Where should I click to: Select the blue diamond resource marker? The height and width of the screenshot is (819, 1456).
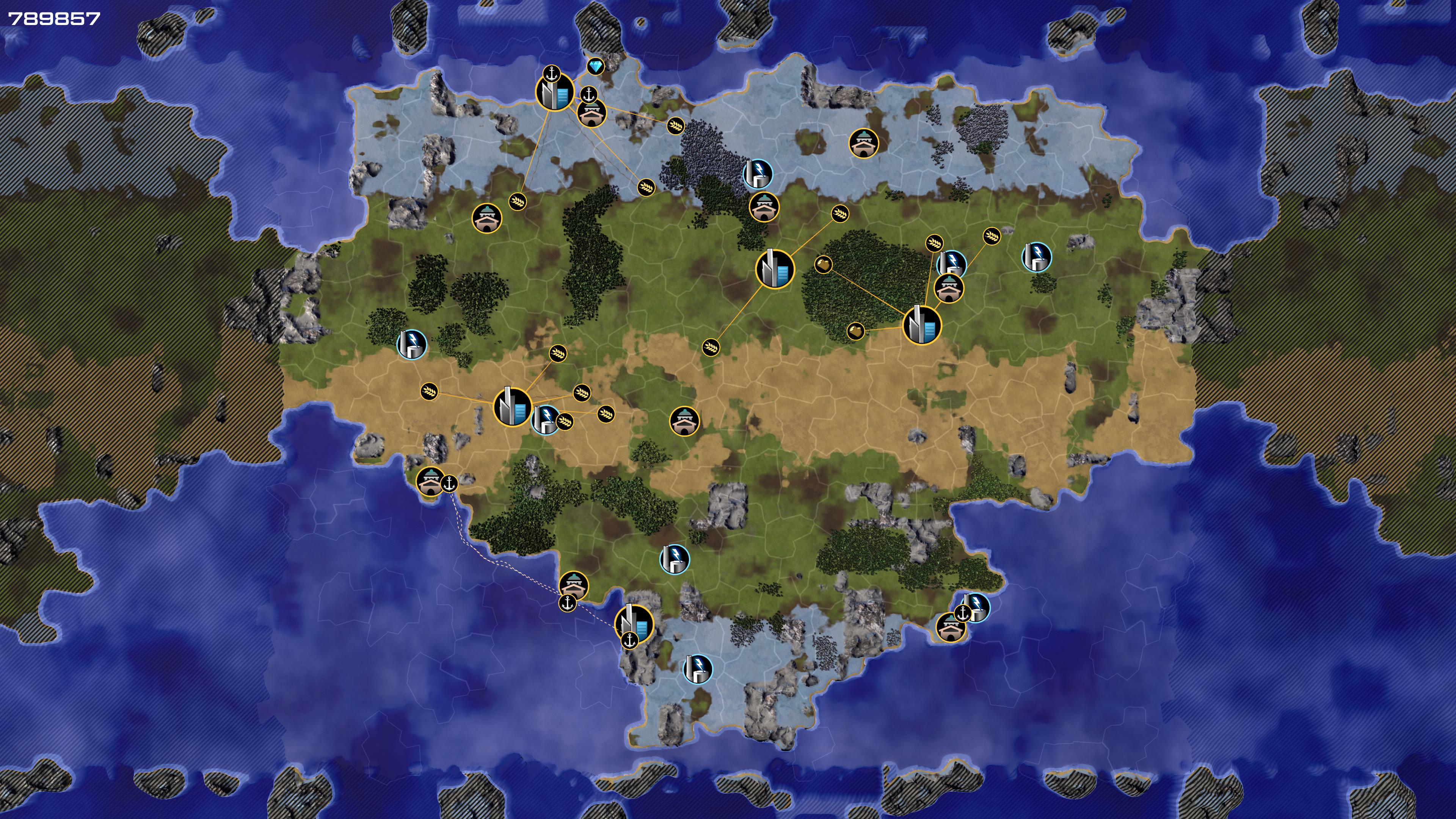(x=595, y=67)
